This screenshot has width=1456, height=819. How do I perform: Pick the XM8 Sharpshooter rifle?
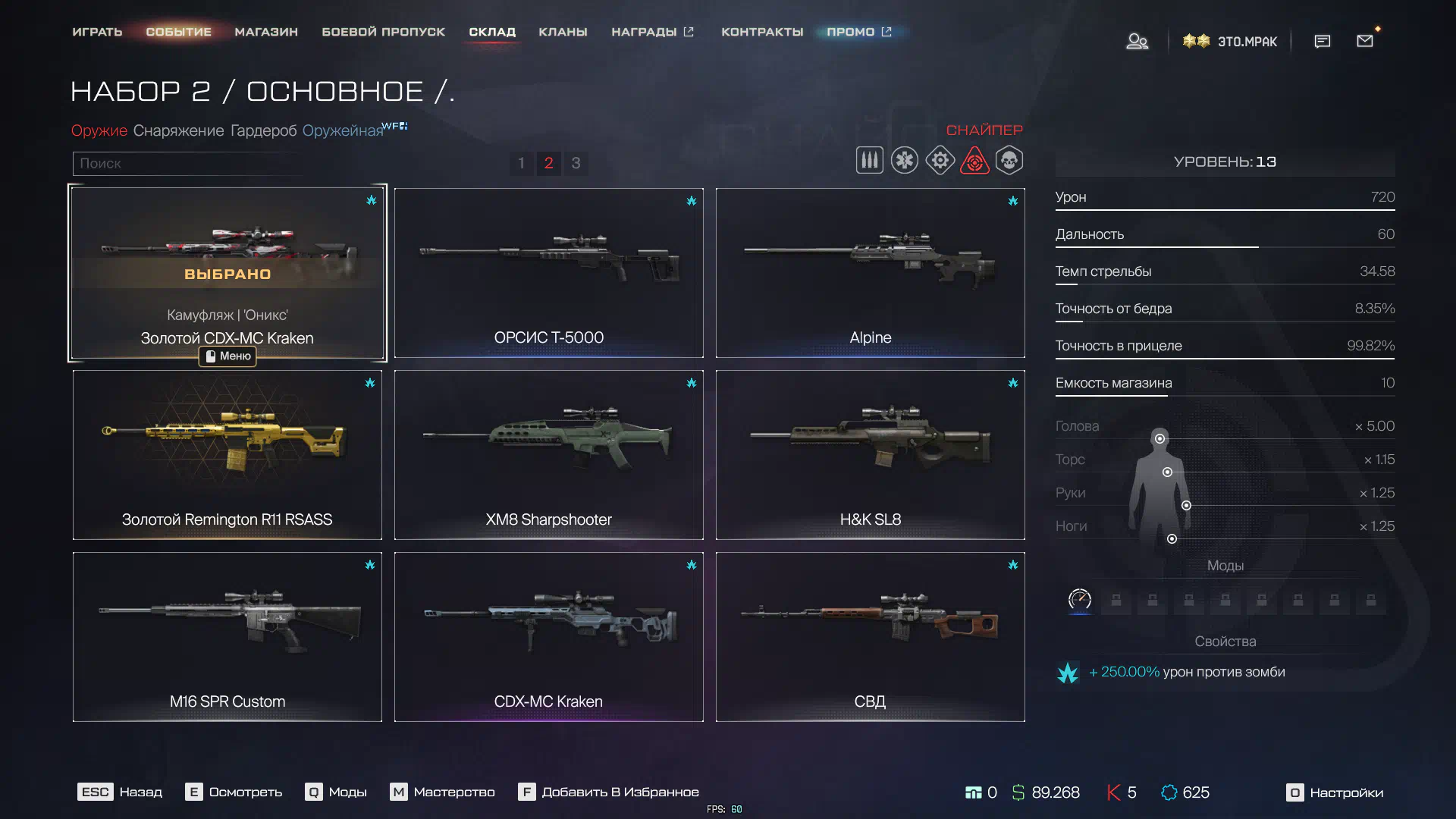coord(548,455)
